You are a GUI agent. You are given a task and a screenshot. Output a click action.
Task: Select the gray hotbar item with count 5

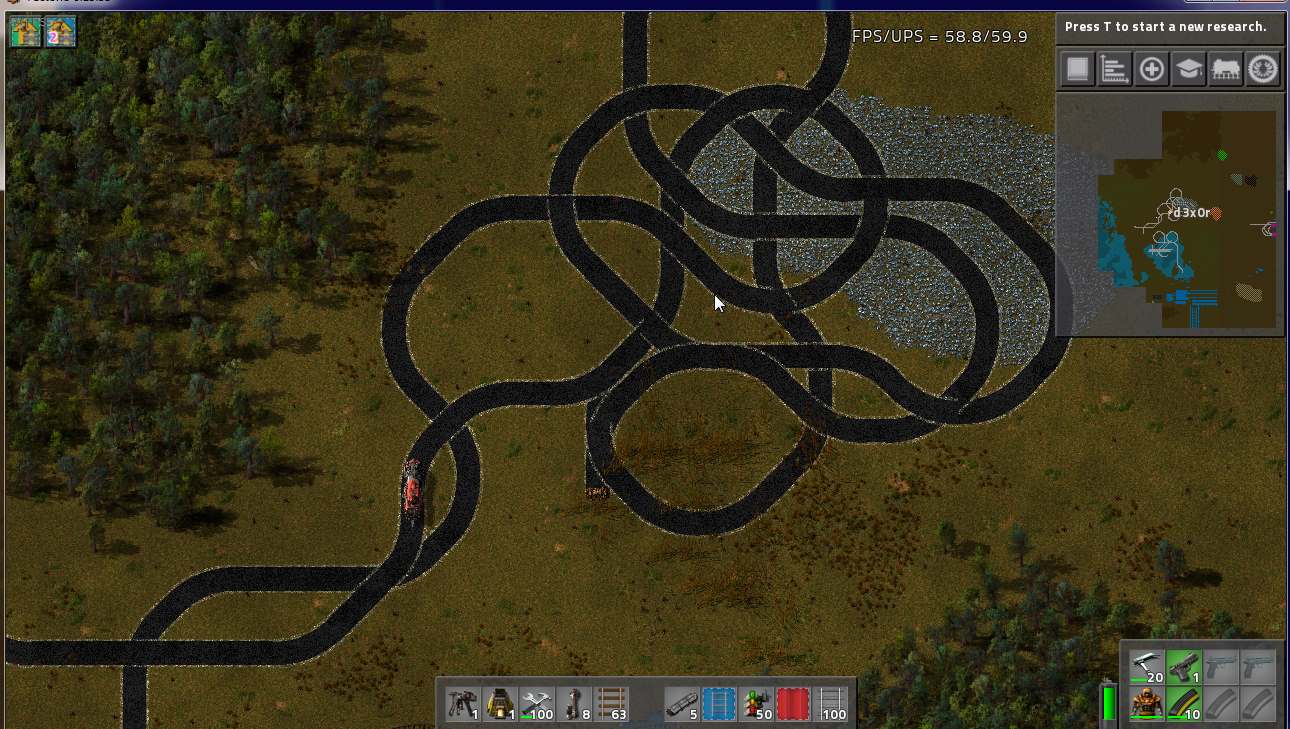click(682, 705)
